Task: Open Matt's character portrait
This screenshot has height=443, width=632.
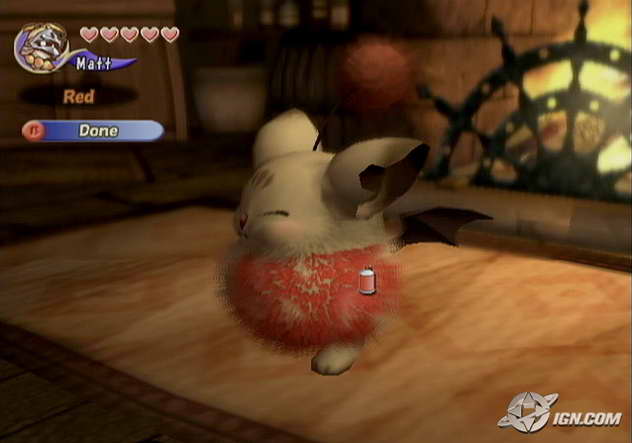Action: 40,46
